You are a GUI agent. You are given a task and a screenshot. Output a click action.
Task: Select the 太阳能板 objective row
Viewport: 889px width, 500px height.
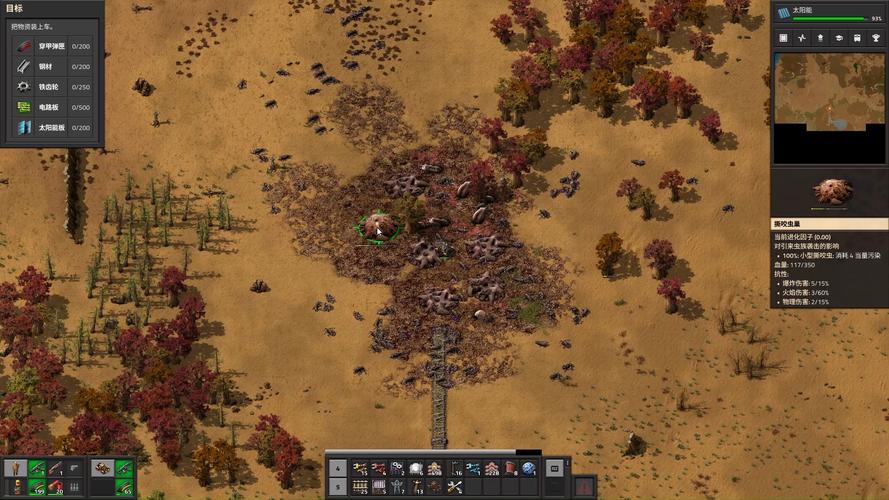tap(52, 127)
